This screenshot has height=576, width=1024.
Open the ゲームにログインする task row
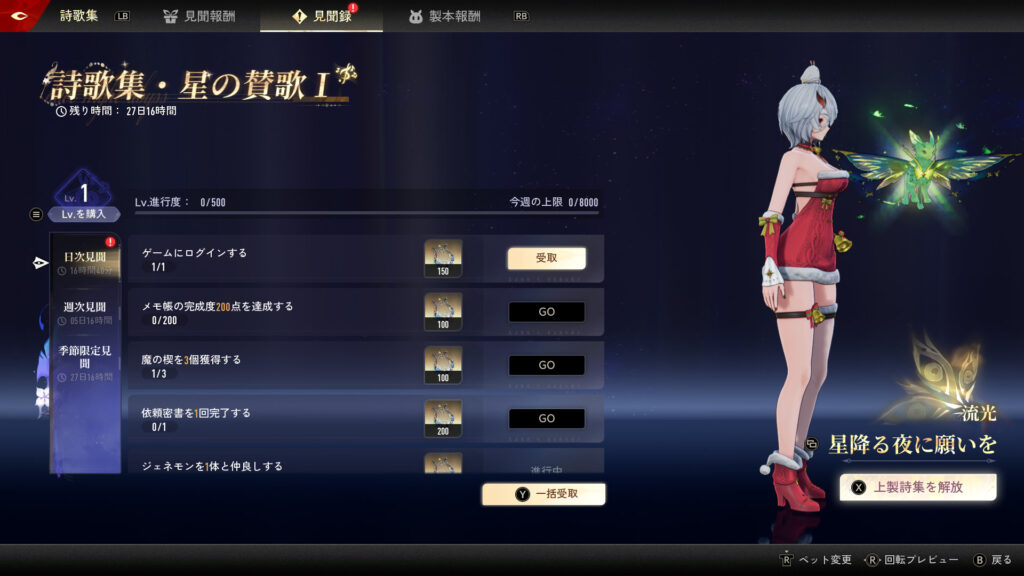(x=270, y=258)
